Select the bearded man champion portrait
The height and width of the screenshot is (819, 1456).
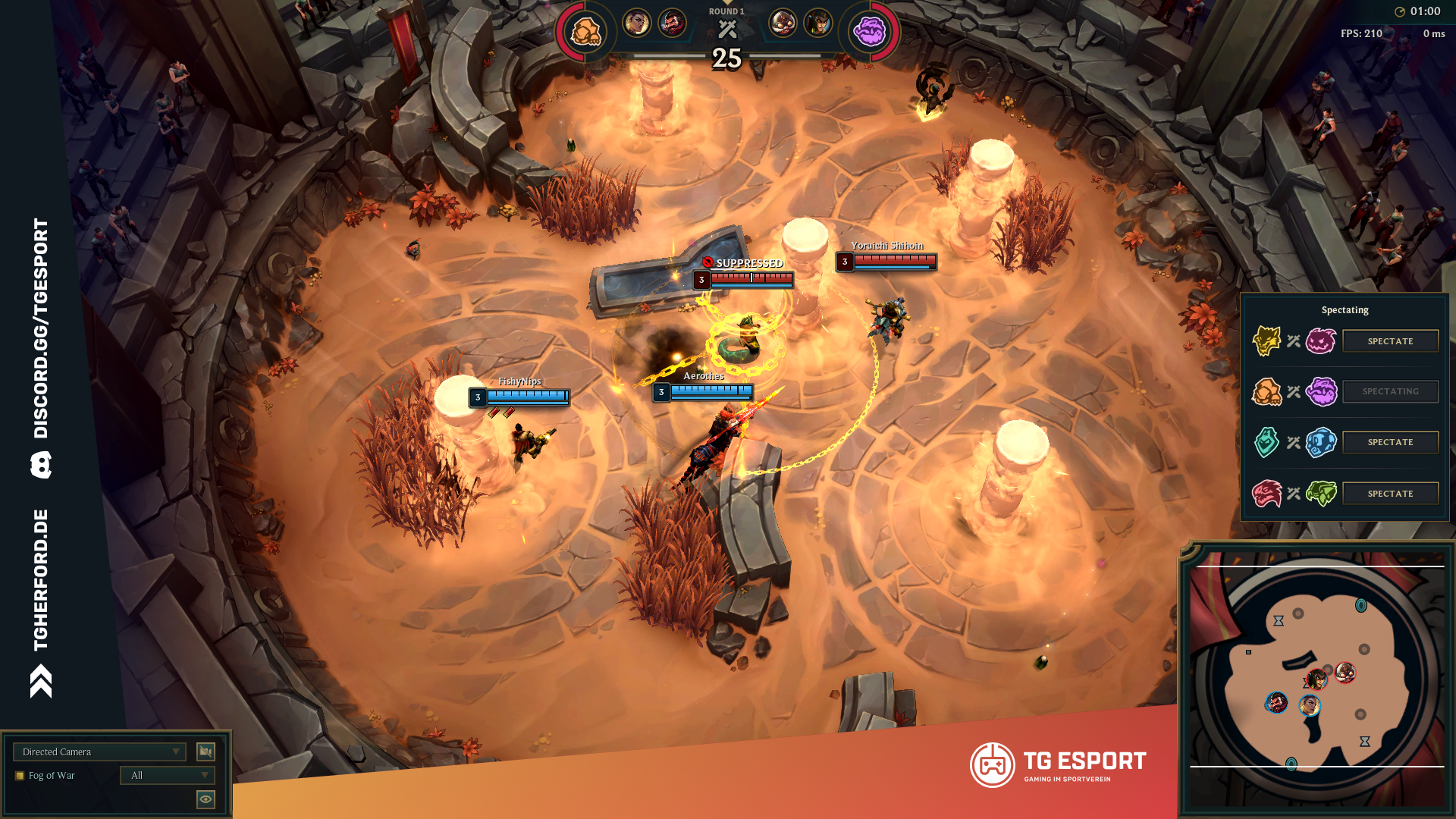tap(672, 23)
